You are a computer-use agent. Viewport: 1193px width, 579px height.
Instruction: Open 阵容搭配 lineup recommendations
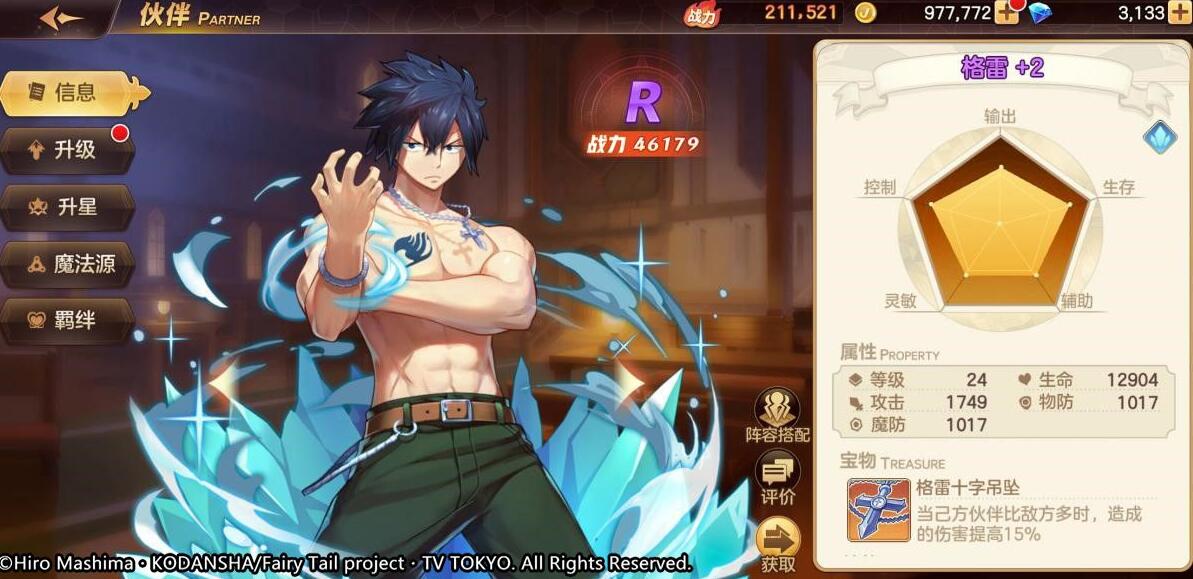click(777, 415)
